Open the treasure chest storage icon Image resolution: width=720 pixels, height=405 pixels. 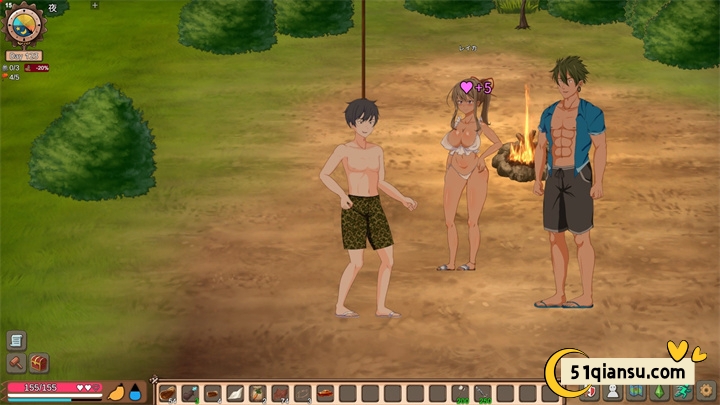(39, 363)
